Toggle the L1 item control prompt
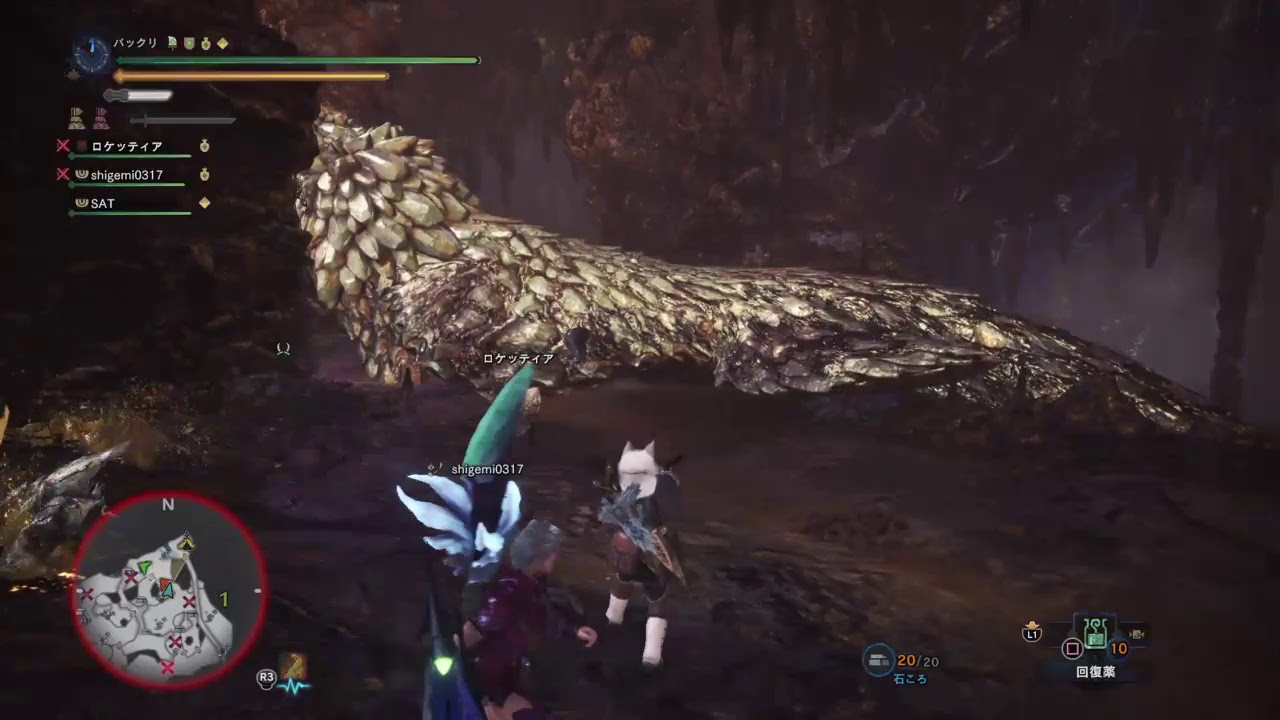The height and width of the screenshot is (720, 1280). coord(1032,634)
